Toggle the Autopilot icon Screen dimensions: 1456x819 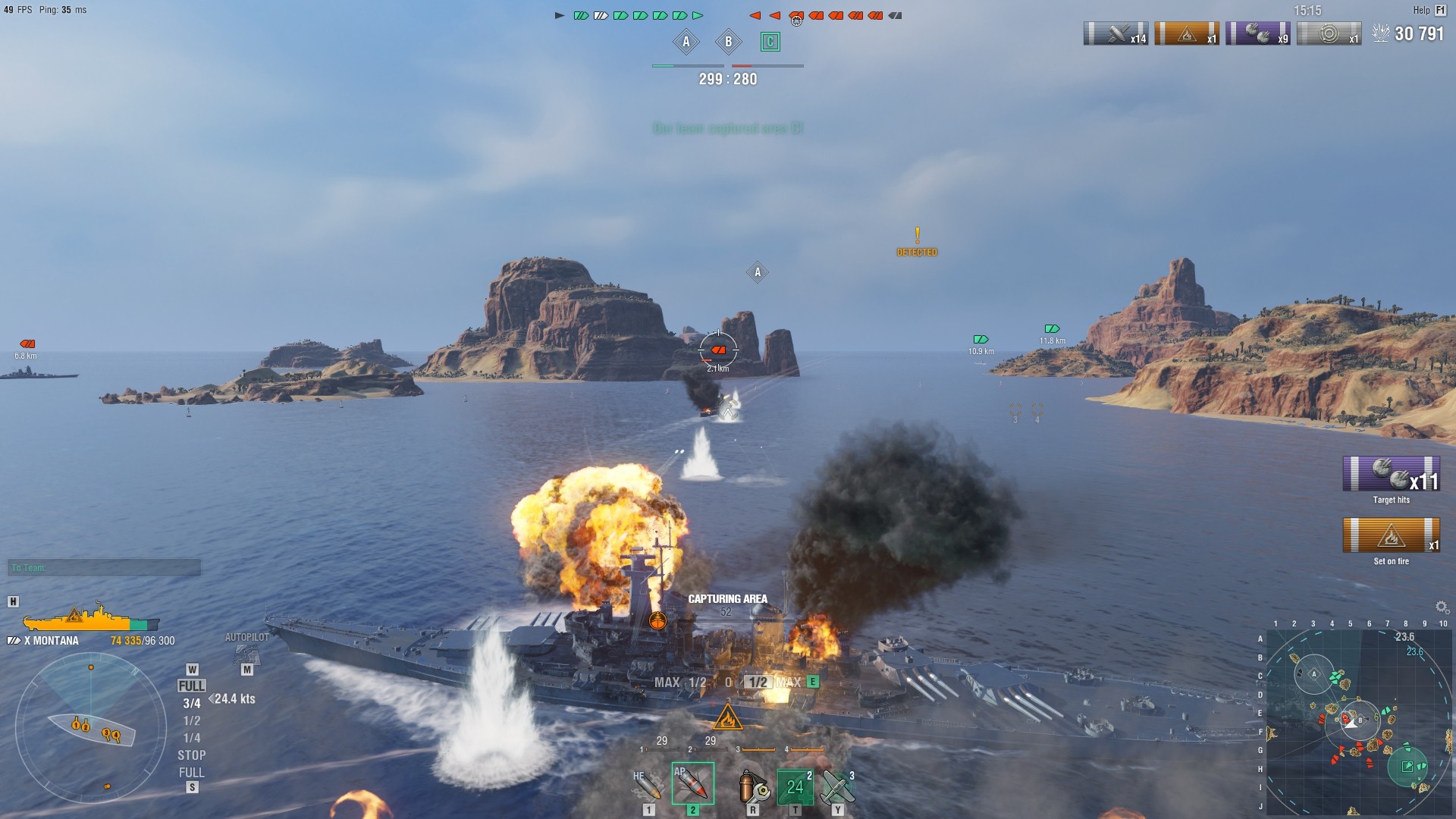(246, 654)
